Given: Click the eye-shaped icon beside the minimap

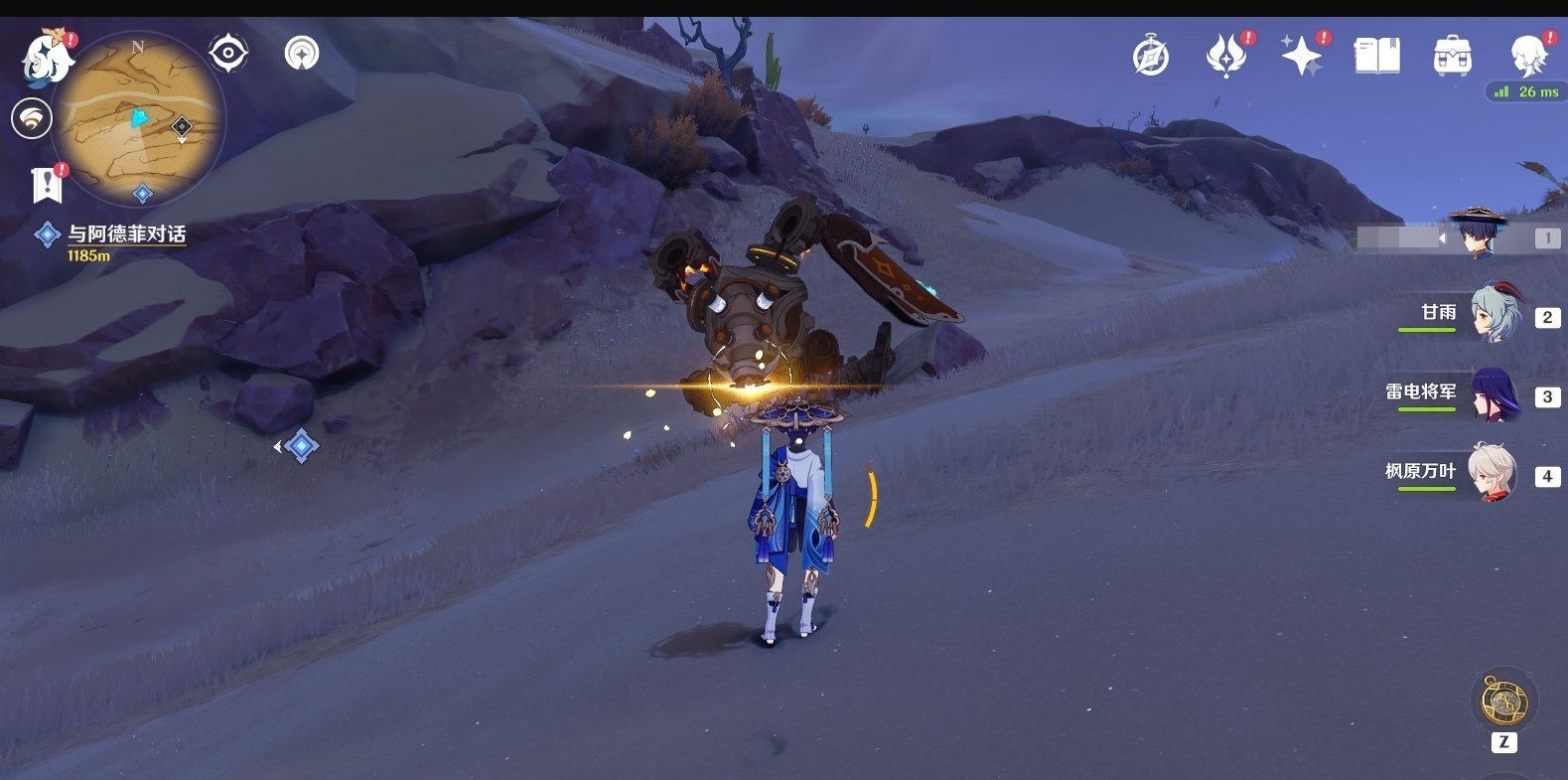Looking at the screenshot, I should click(228, 53).
